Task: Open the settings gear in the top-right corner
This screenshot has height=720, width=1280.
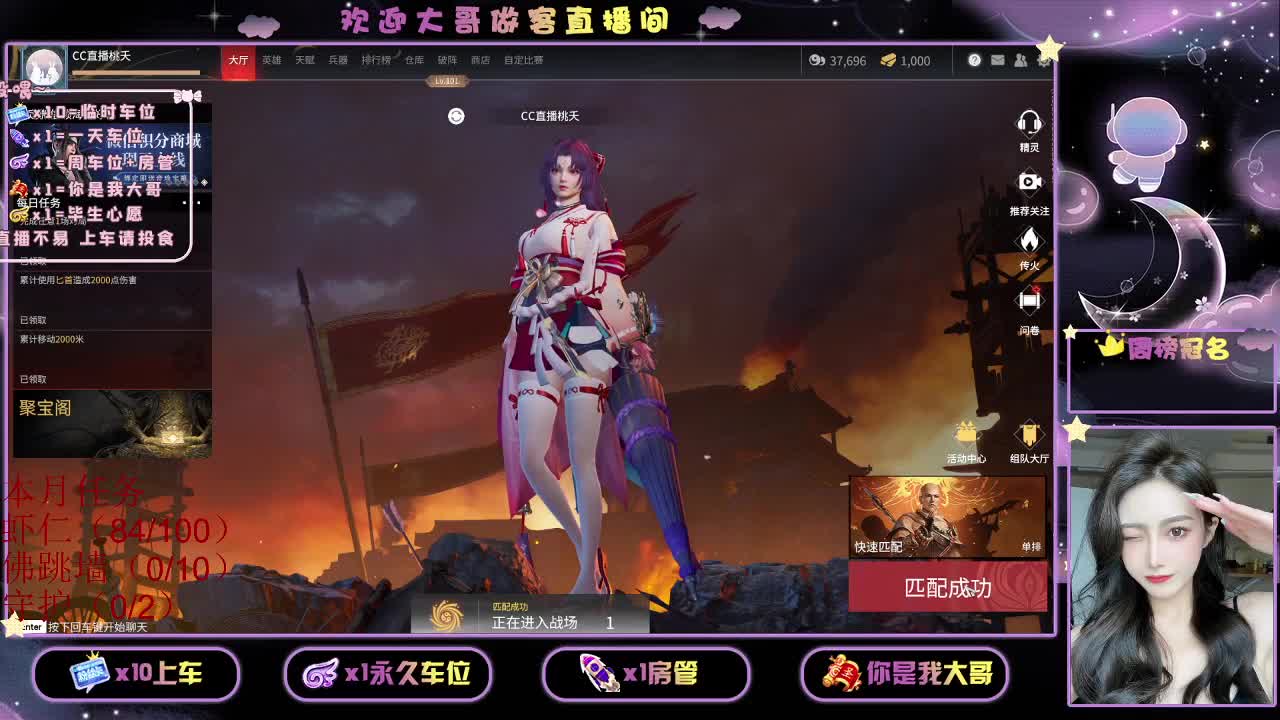Action: [1045, 61]
